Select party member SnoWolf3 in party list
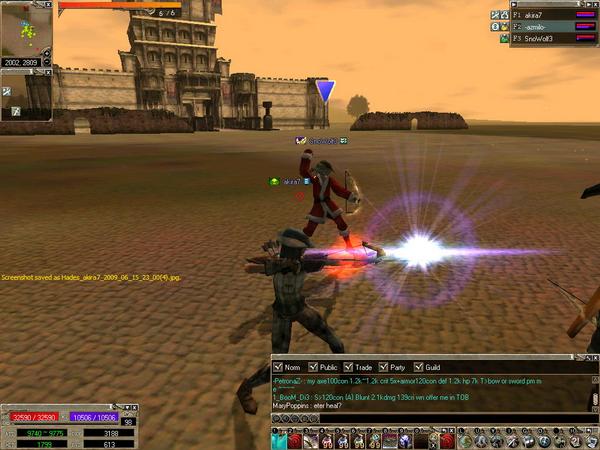600x450 pixels. coord(542,38)
